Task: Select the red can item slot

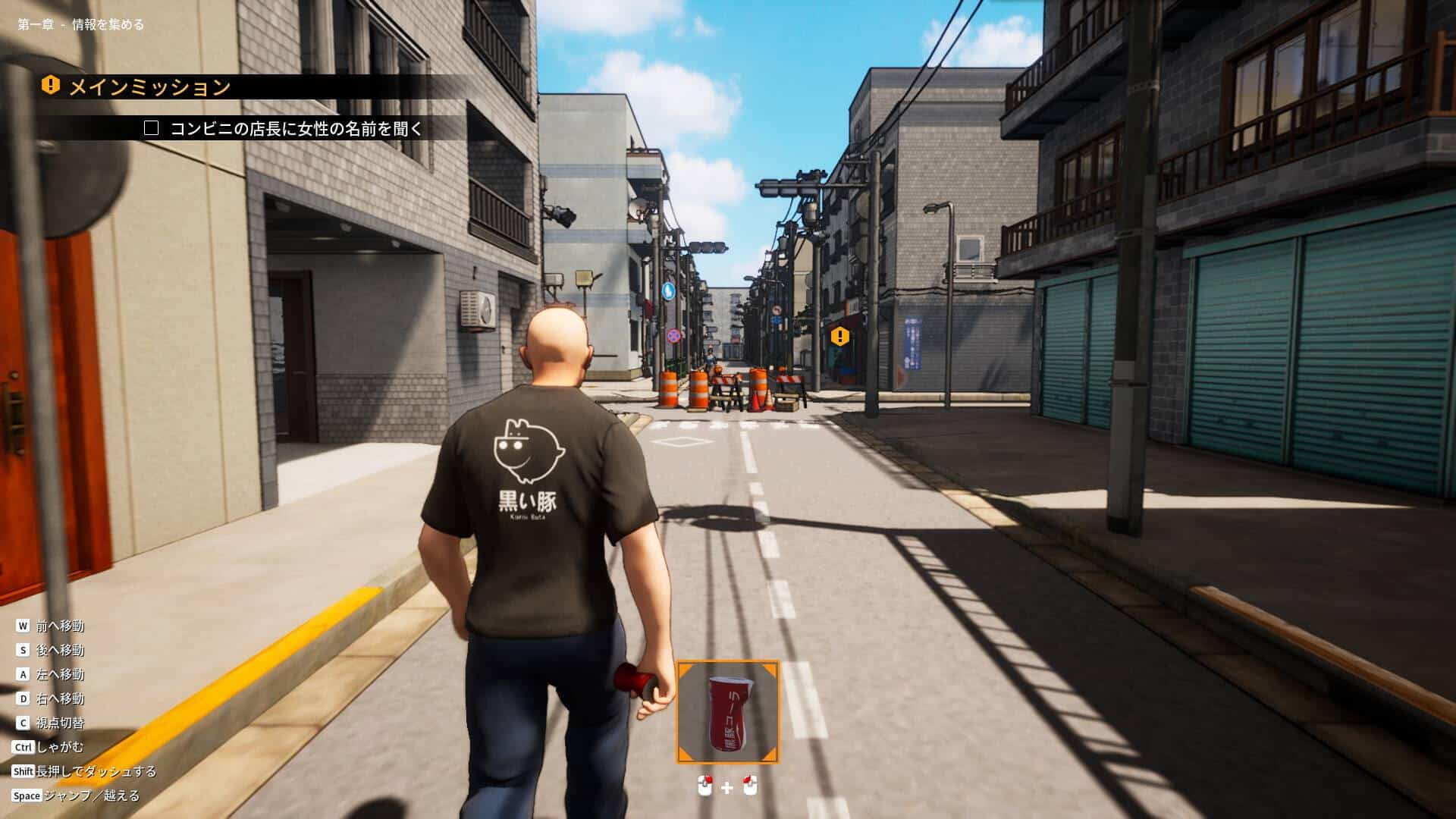Action: point(727,712)
